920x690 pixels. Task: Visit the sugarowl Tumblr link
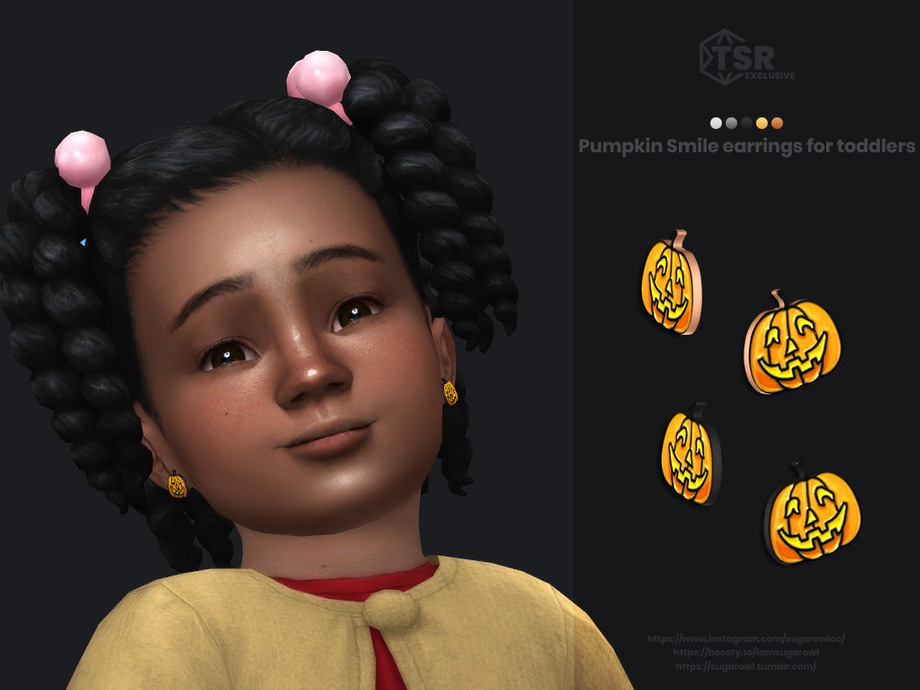pyautogui.click(x=746, y=666)
